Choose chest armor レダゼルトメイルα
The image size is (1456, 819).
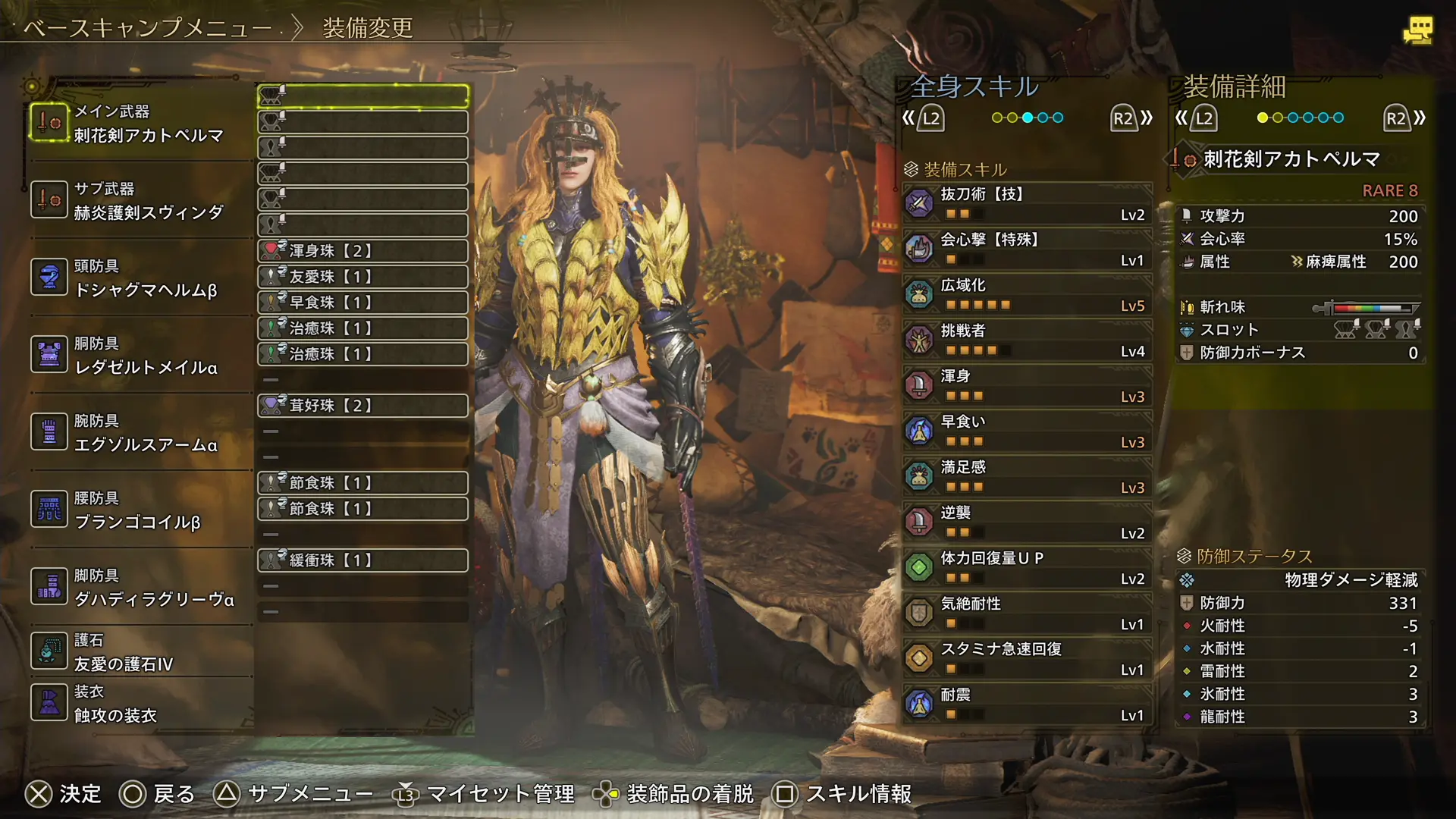140,356
